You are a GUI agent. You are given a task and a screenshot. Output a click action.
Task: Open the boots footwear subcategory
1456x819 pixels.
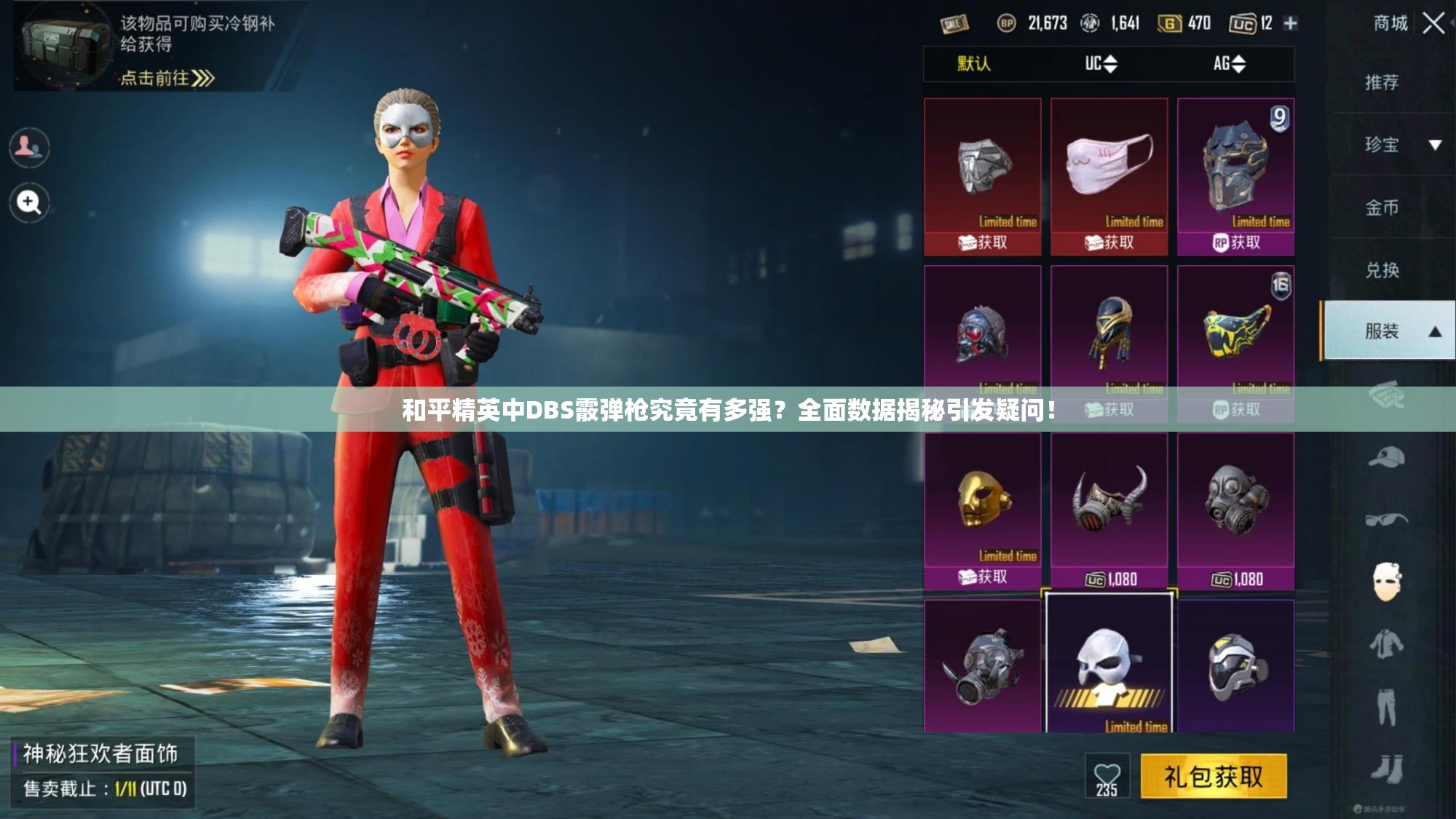click(x=1385, y=769)
